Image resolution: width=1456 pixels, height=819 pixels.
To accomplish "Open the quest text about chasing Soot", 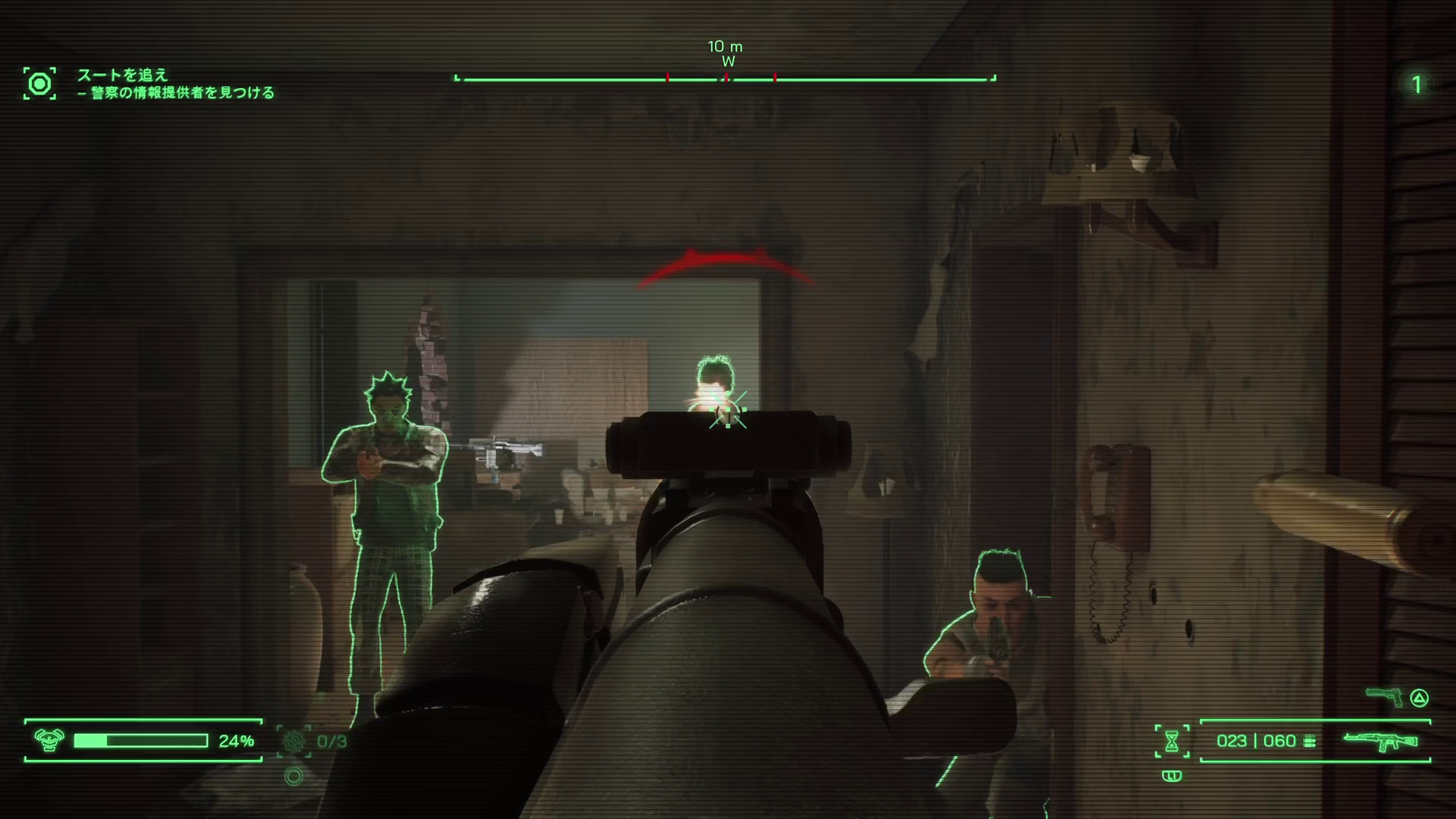I will [122, 74].
